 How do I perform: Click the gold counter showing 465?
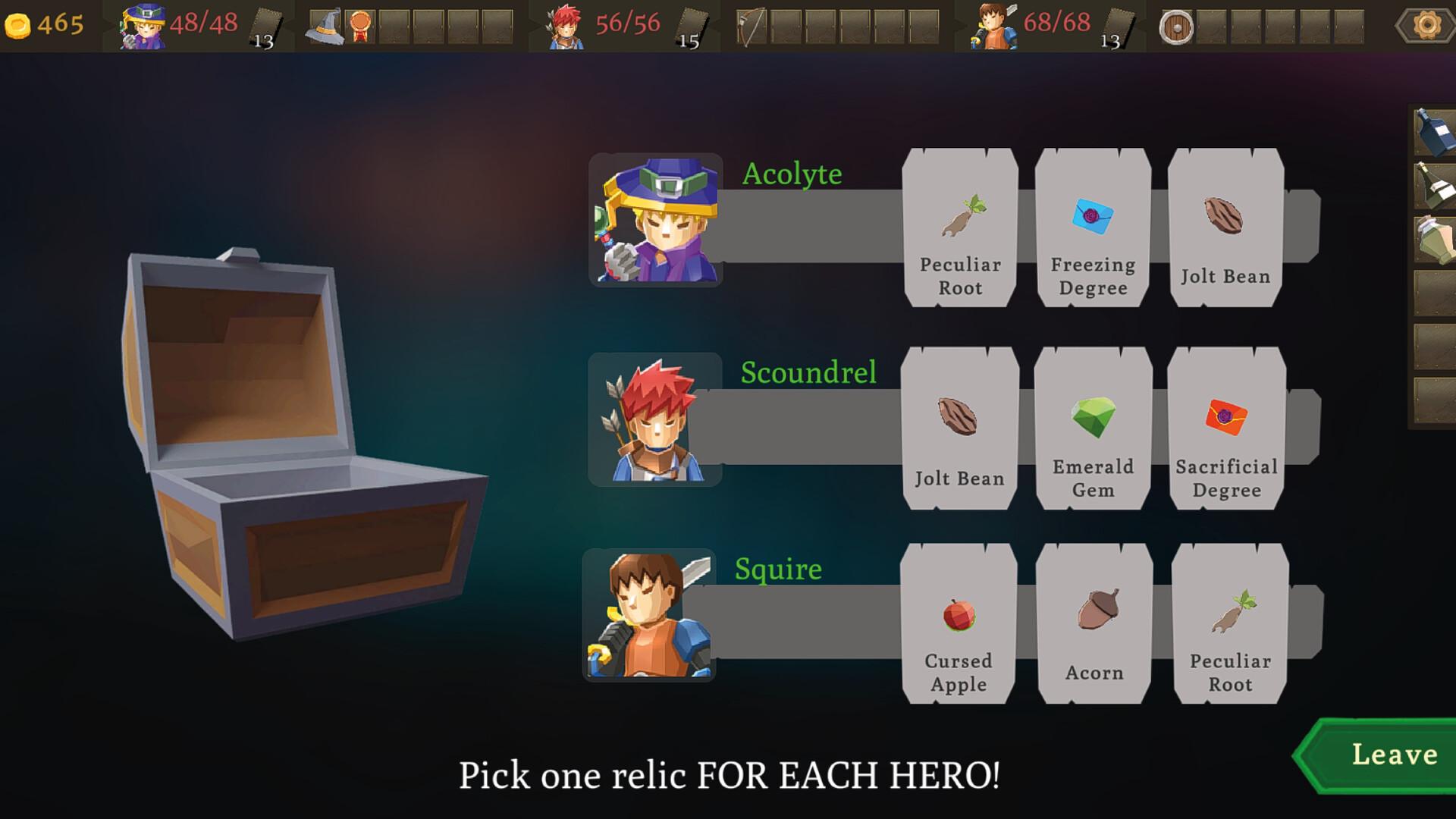45,25
